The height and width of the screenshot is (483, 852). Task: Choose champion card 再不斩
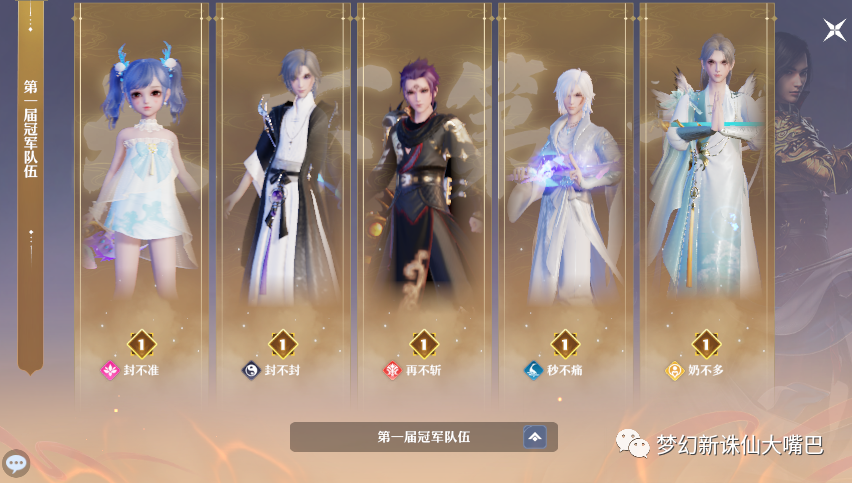[424, 200]
